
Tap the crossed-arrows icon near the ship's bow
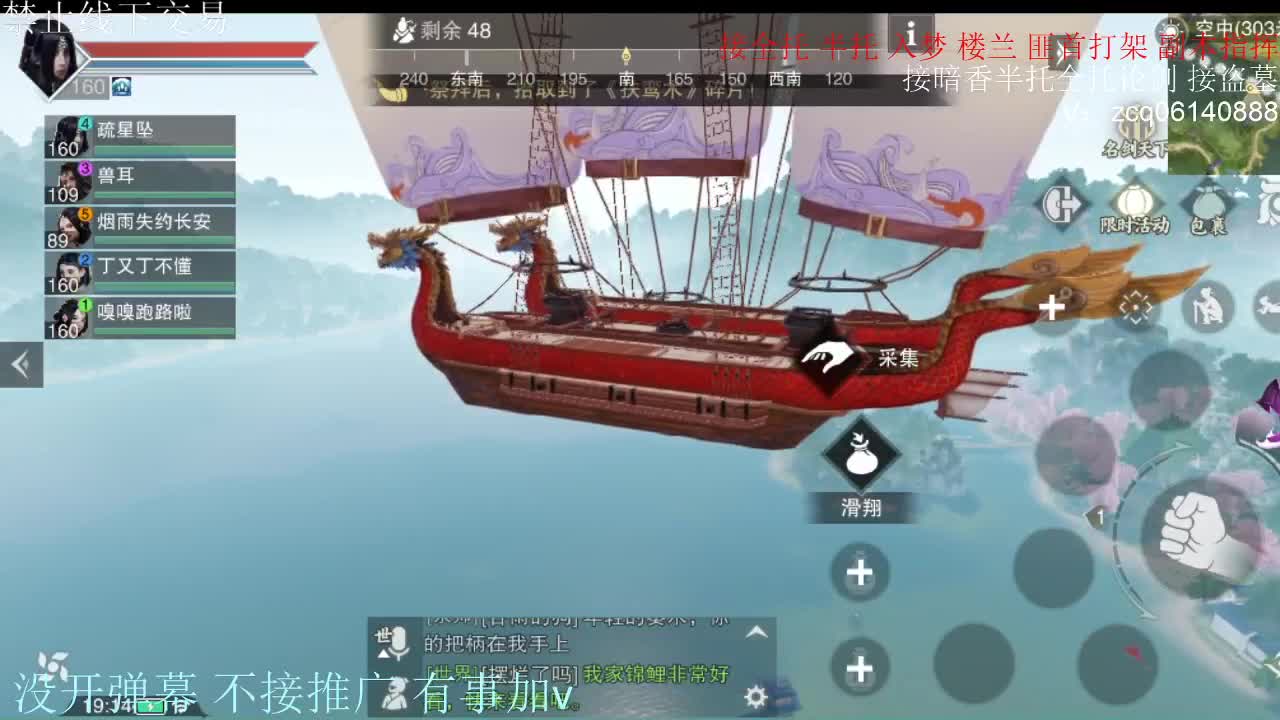(x=1137, y=306)
